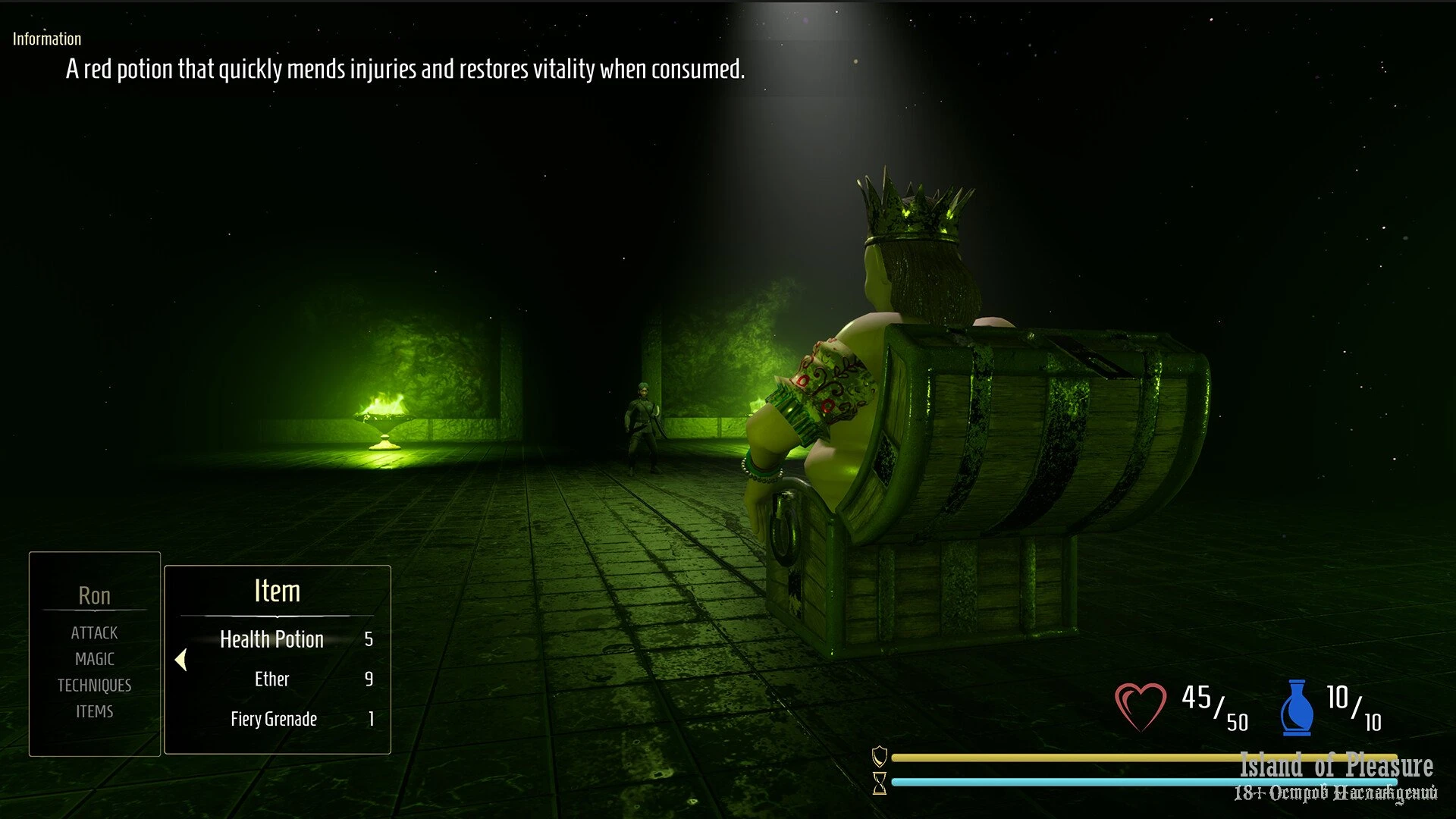Open the MAGIC command list
The image size is (1456, 819).
click(94, 659)
